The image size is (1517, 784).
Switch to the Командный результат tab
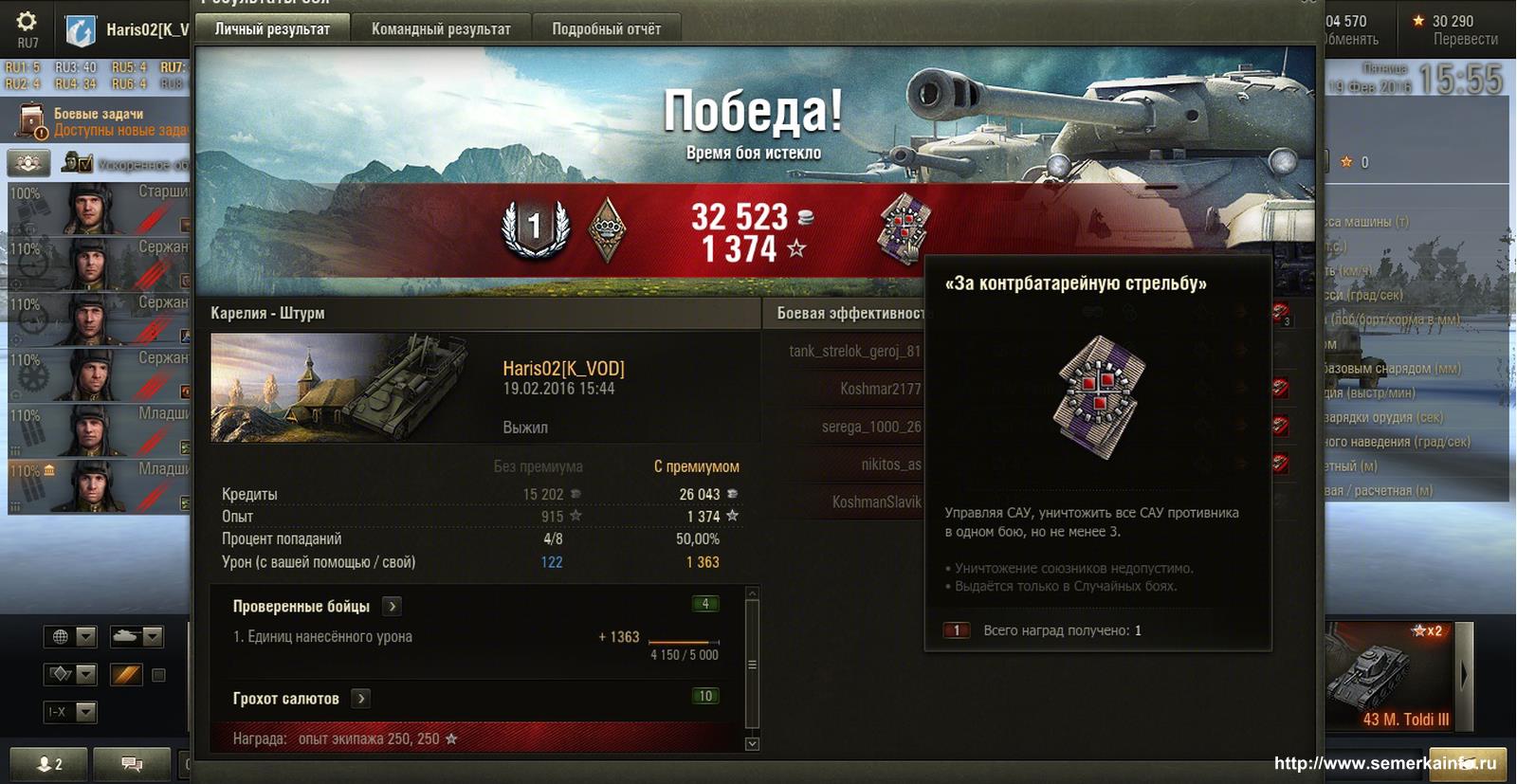pyautogui.click(x=441, y=29)
